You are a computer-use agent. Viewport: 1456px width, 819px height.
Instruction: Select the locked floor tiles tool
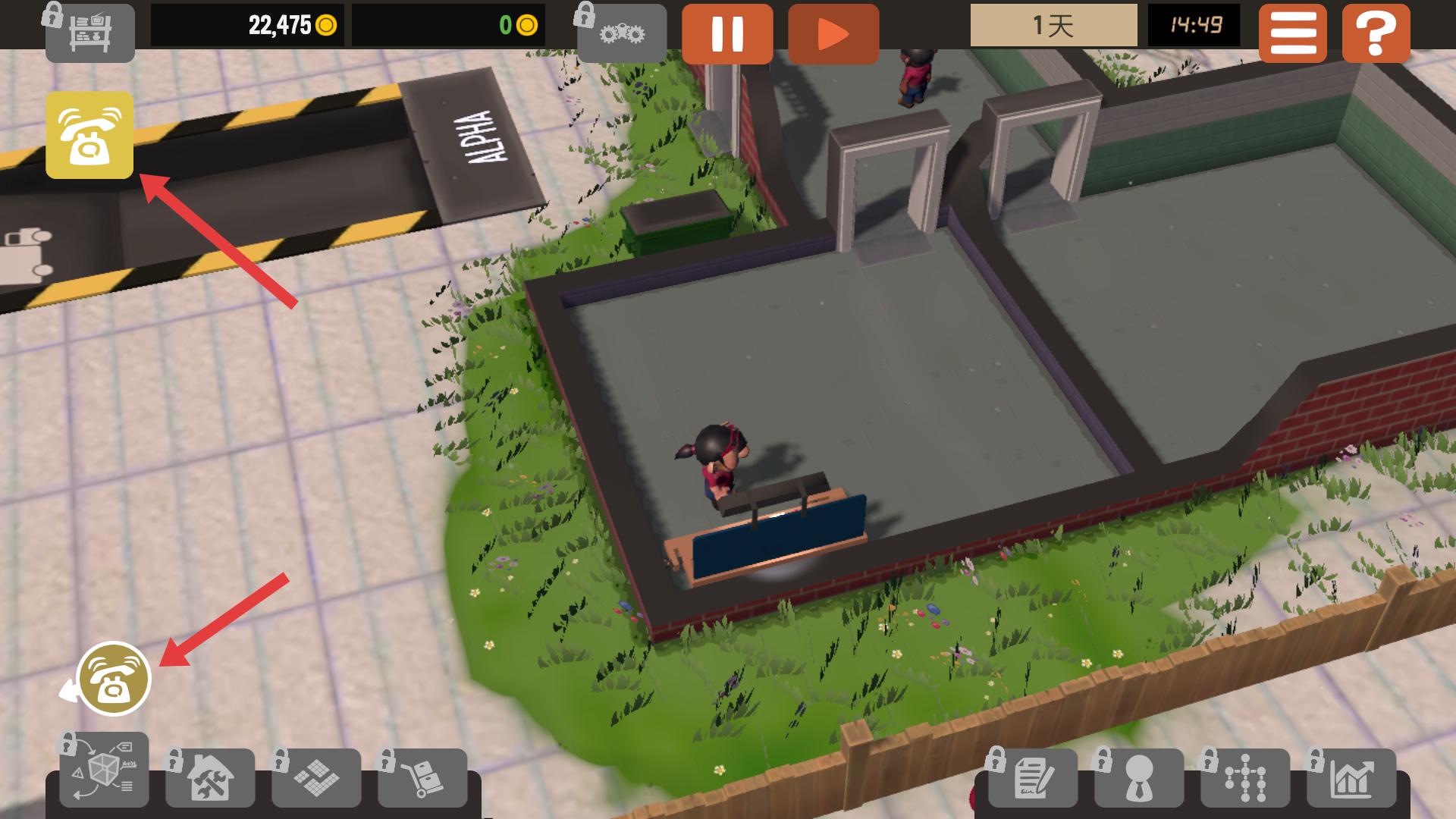(x=316, y=777)
